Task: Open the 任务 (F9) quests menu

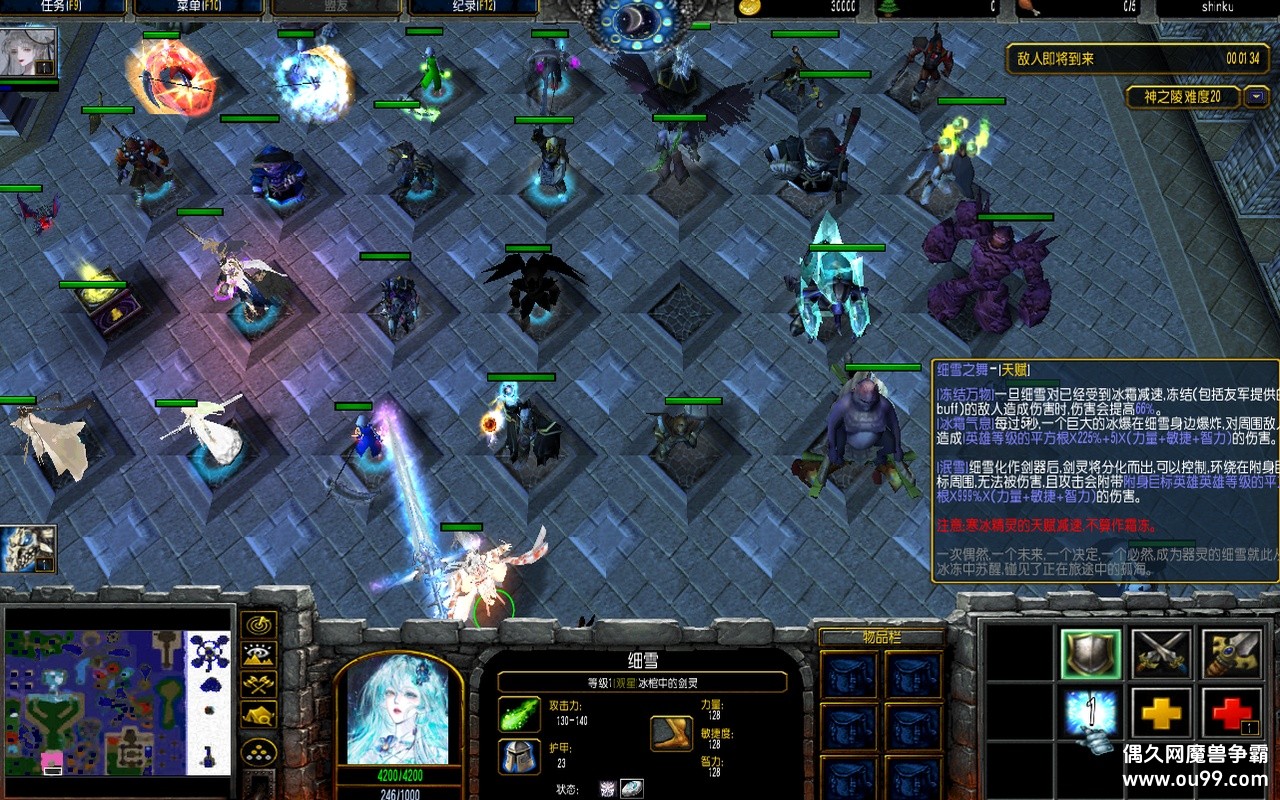Action: pos(62,8)
